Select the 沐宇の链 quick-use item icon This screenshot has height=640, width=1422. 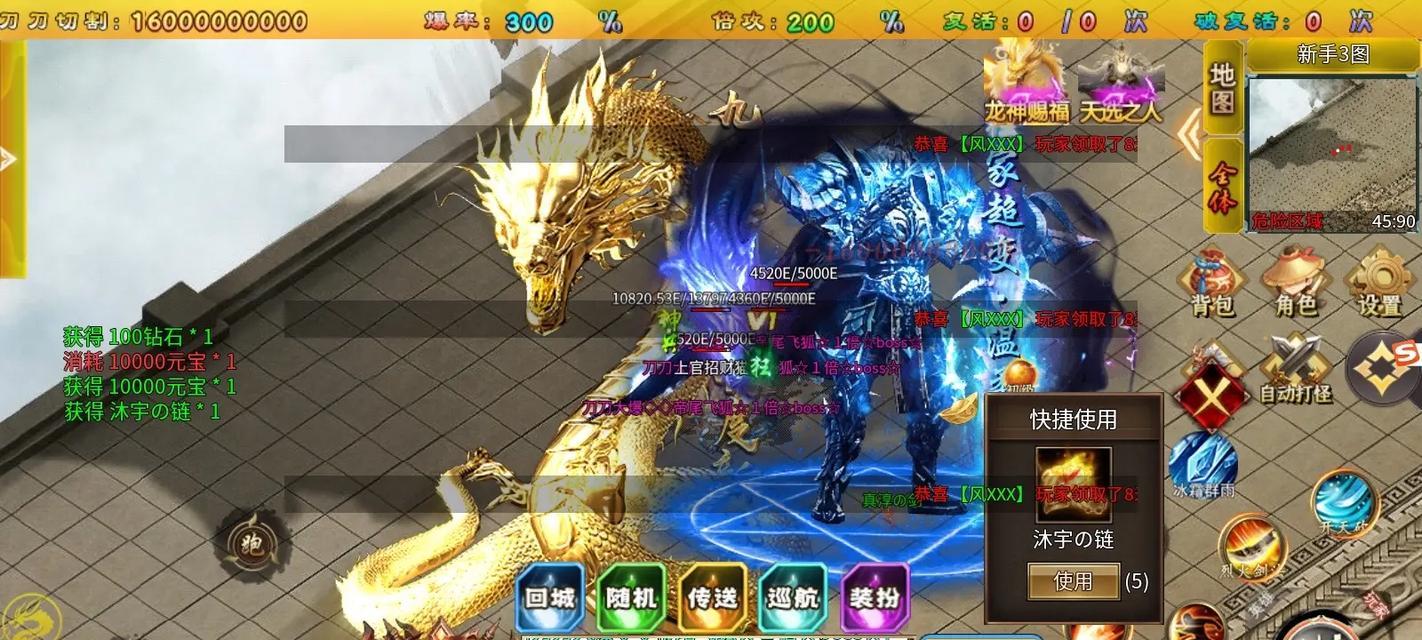[1073, 486]
